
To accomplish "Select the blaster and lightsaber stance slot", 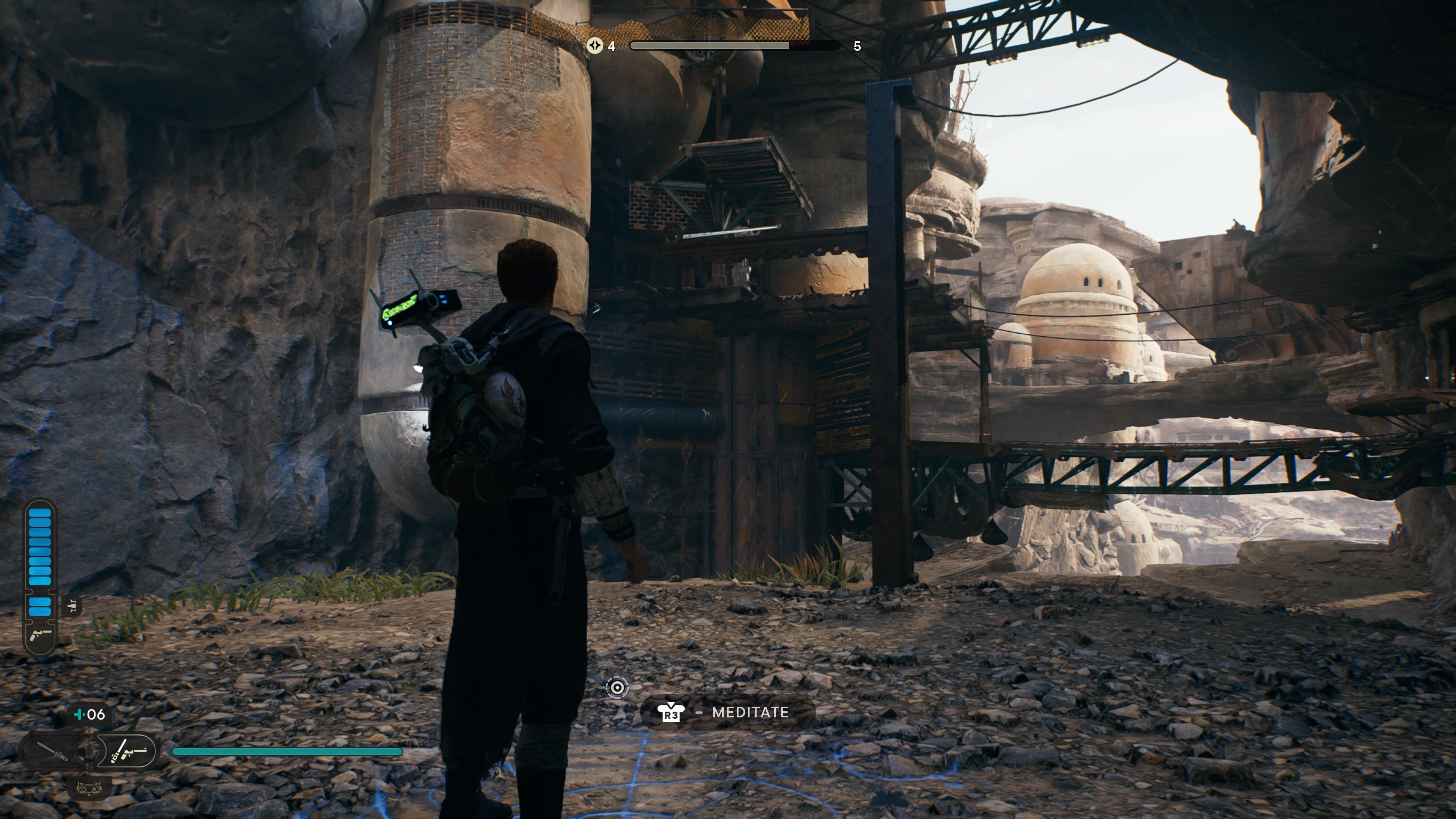I will tap(128, 751).
